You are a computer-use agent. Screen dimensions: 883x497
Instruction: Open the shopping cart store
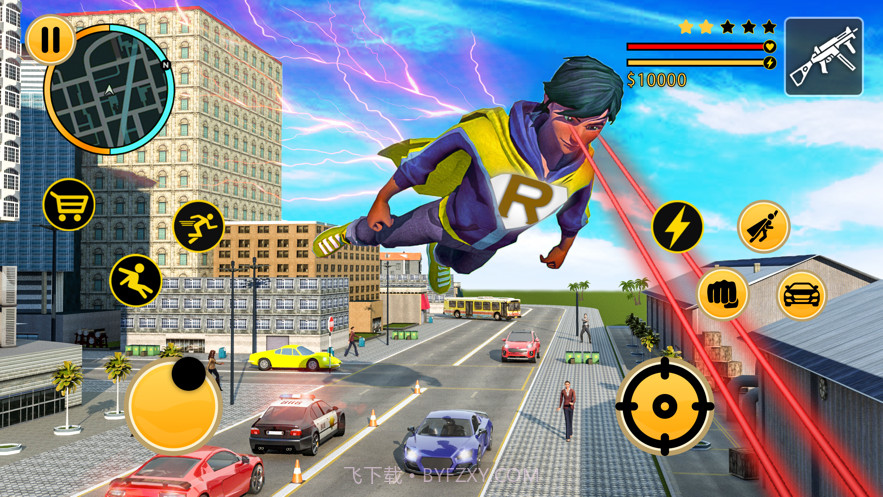[x=69, y=205]
